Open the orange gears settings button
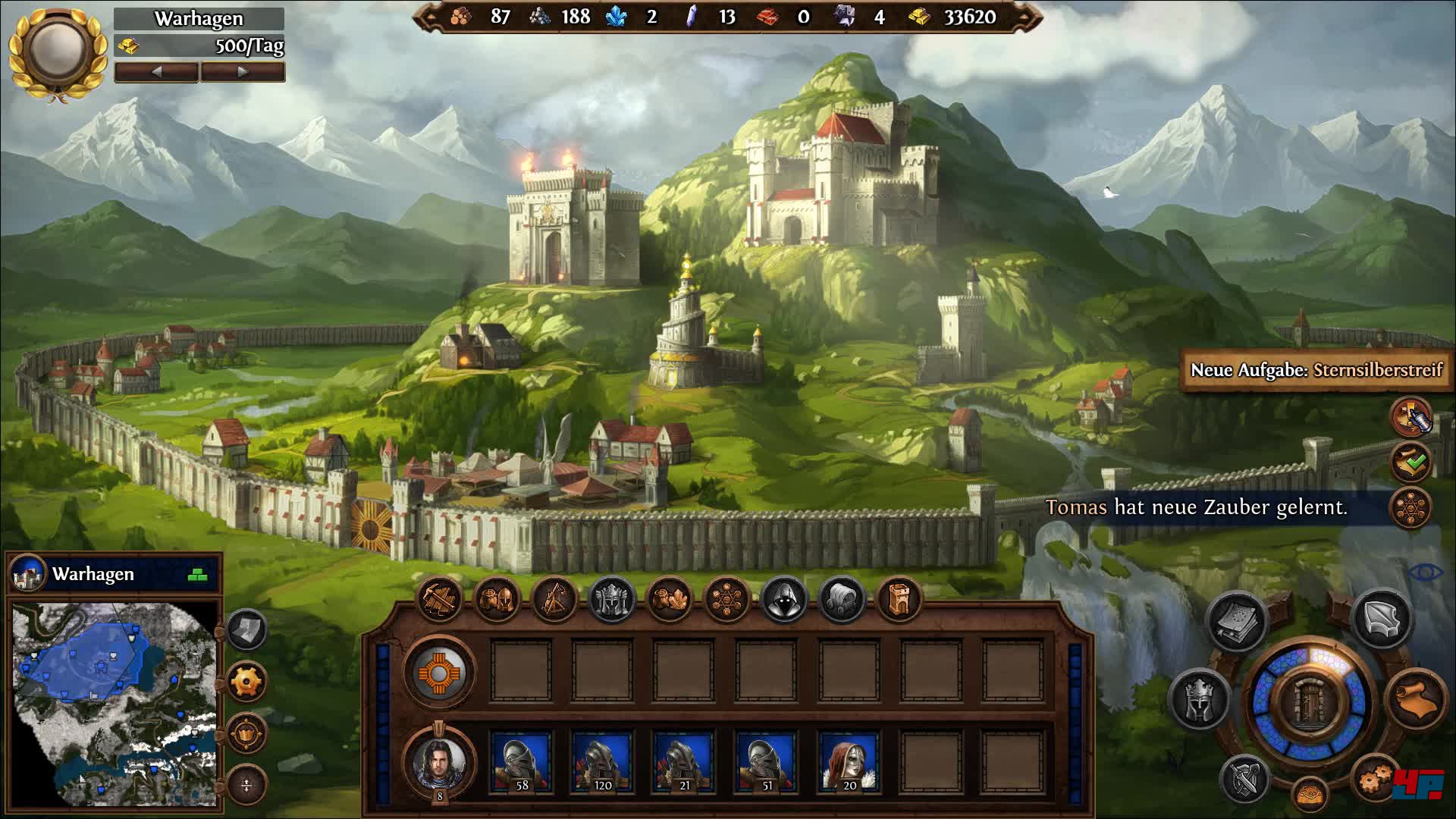The height and width of the screenshot is (819, 1456). [1374, 777]
